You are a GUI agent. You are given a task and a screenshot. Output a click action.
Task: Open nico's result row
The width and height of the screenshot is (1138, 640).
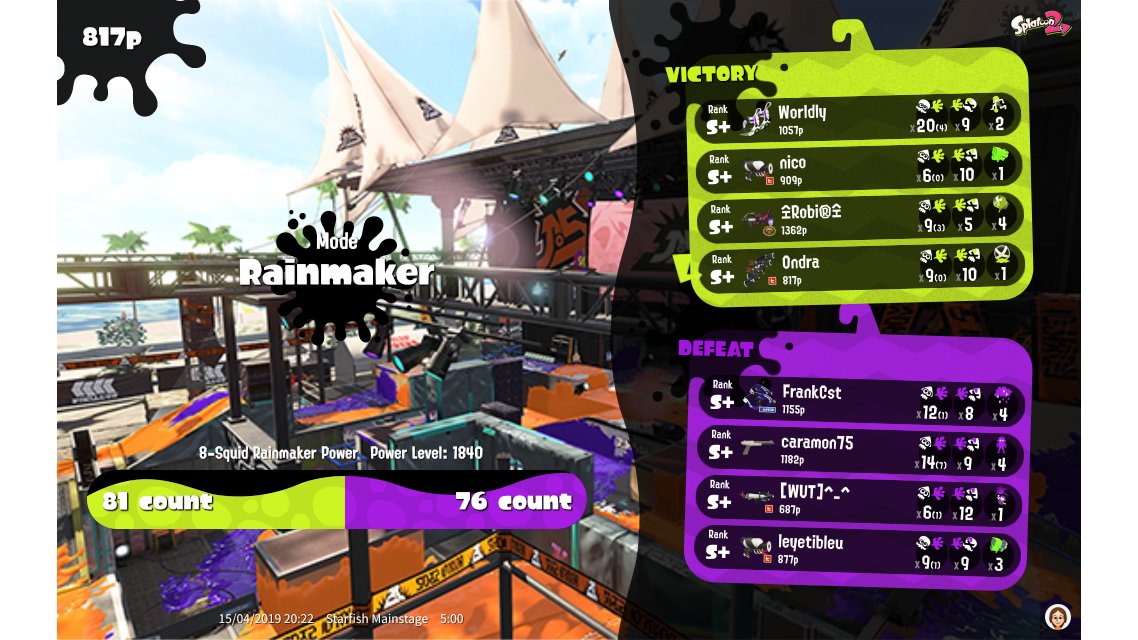[x=858, y=167]
